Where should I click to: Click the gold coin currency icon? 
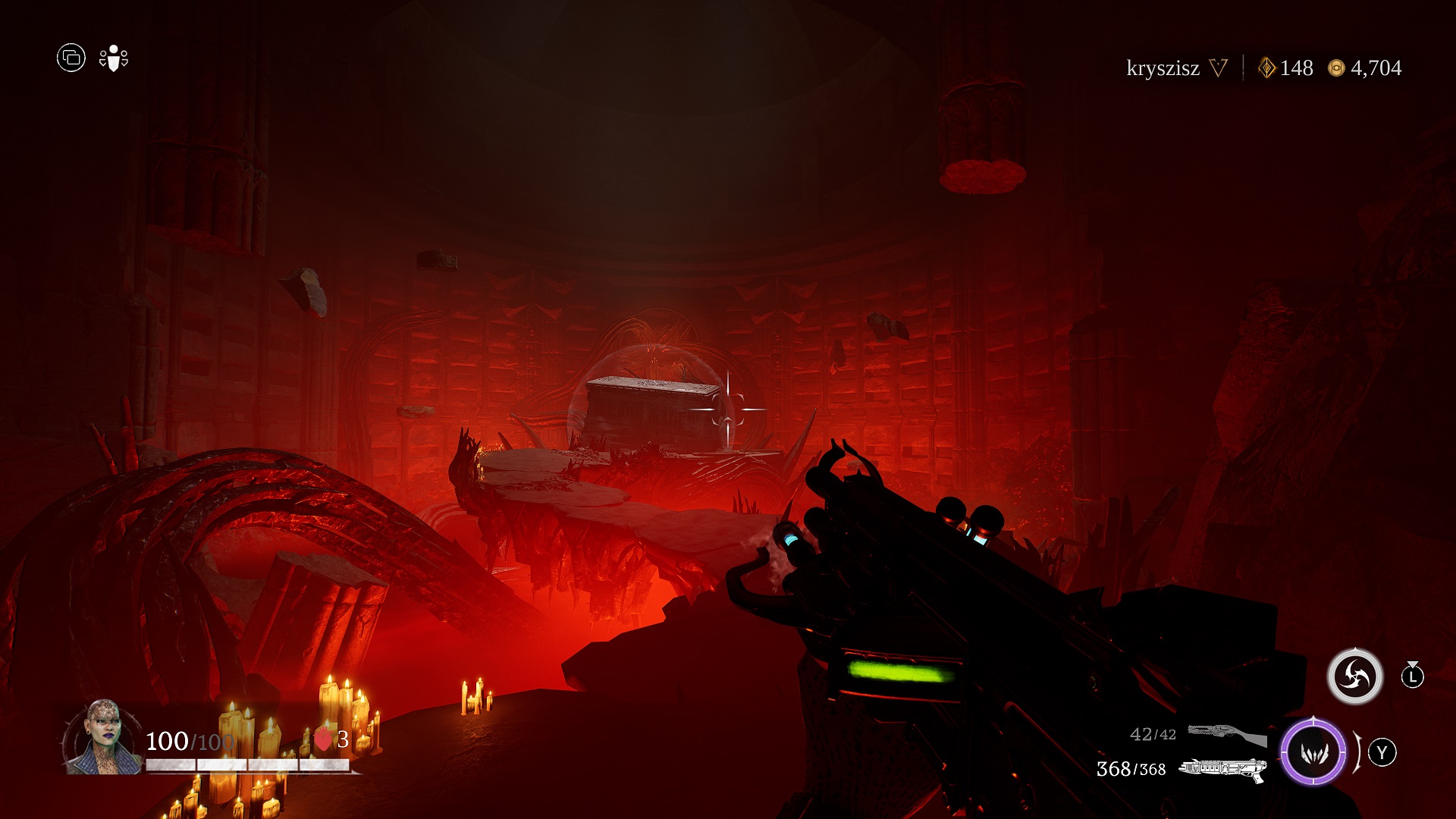click(1336, 68)
